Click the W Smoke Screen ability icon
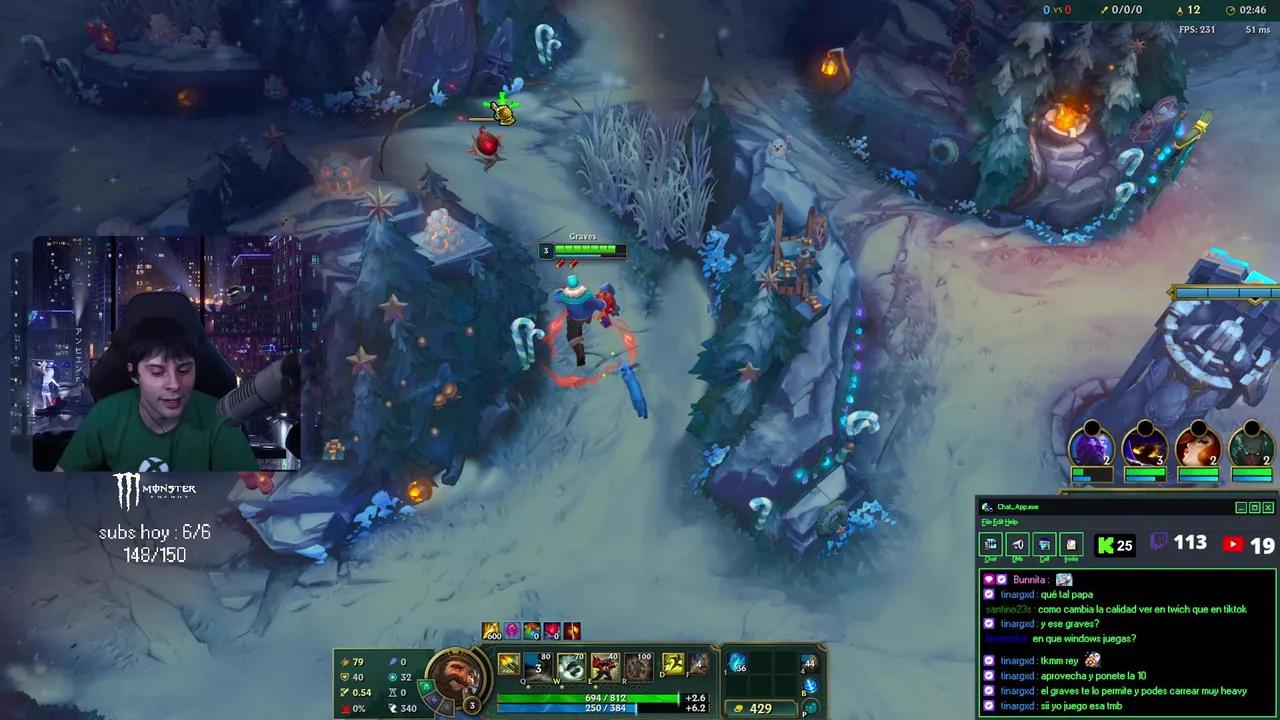Viewport: 1280px width, 720px height. pyautogui.click(x=570, y=667)
